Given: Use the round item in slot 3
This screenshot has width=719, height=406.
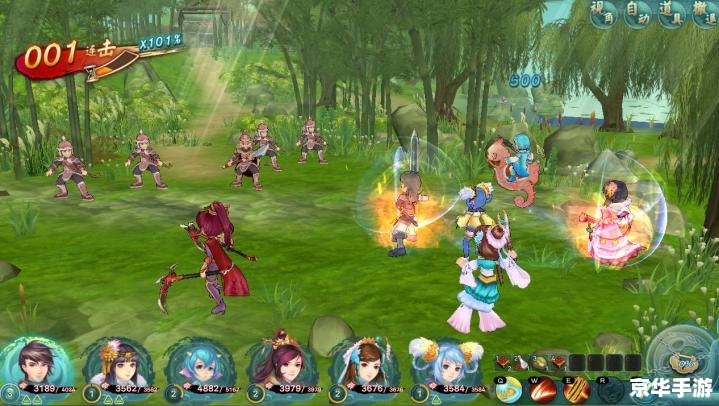Looking at the screenshot, I should pos(540,361).
